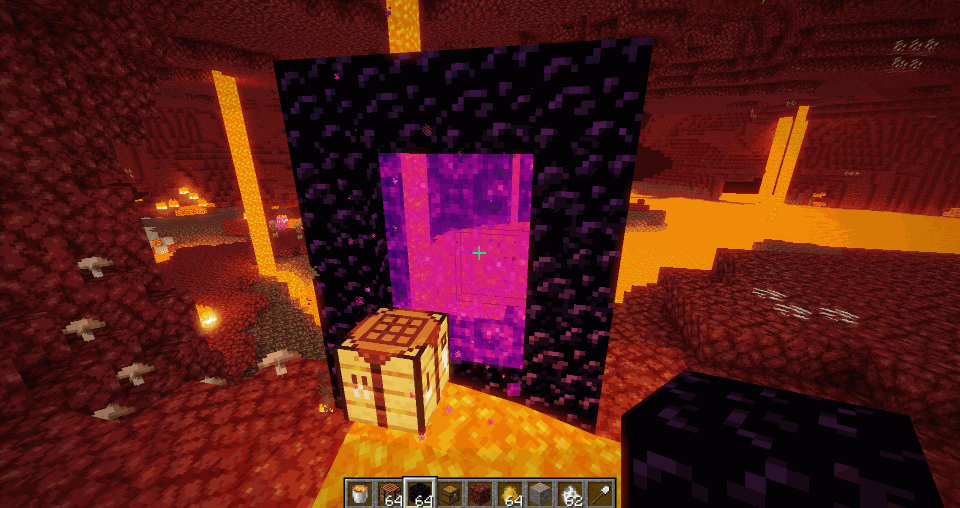Select the lava bucket hotbar slot

point(360,492)
